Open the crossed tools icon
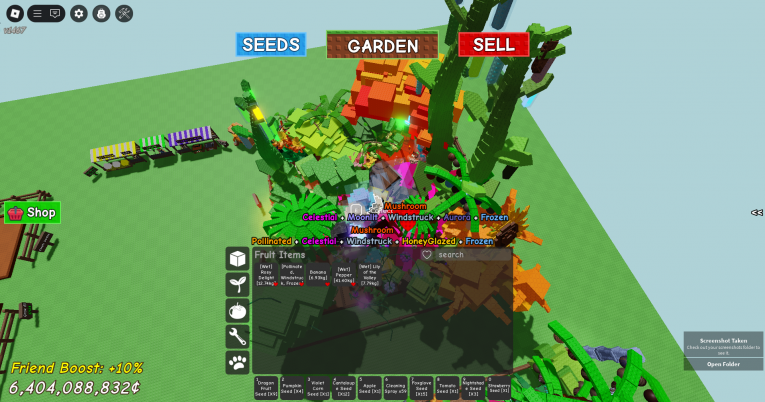The height and width of the screenshot is (402, 765). coord(124,13)
